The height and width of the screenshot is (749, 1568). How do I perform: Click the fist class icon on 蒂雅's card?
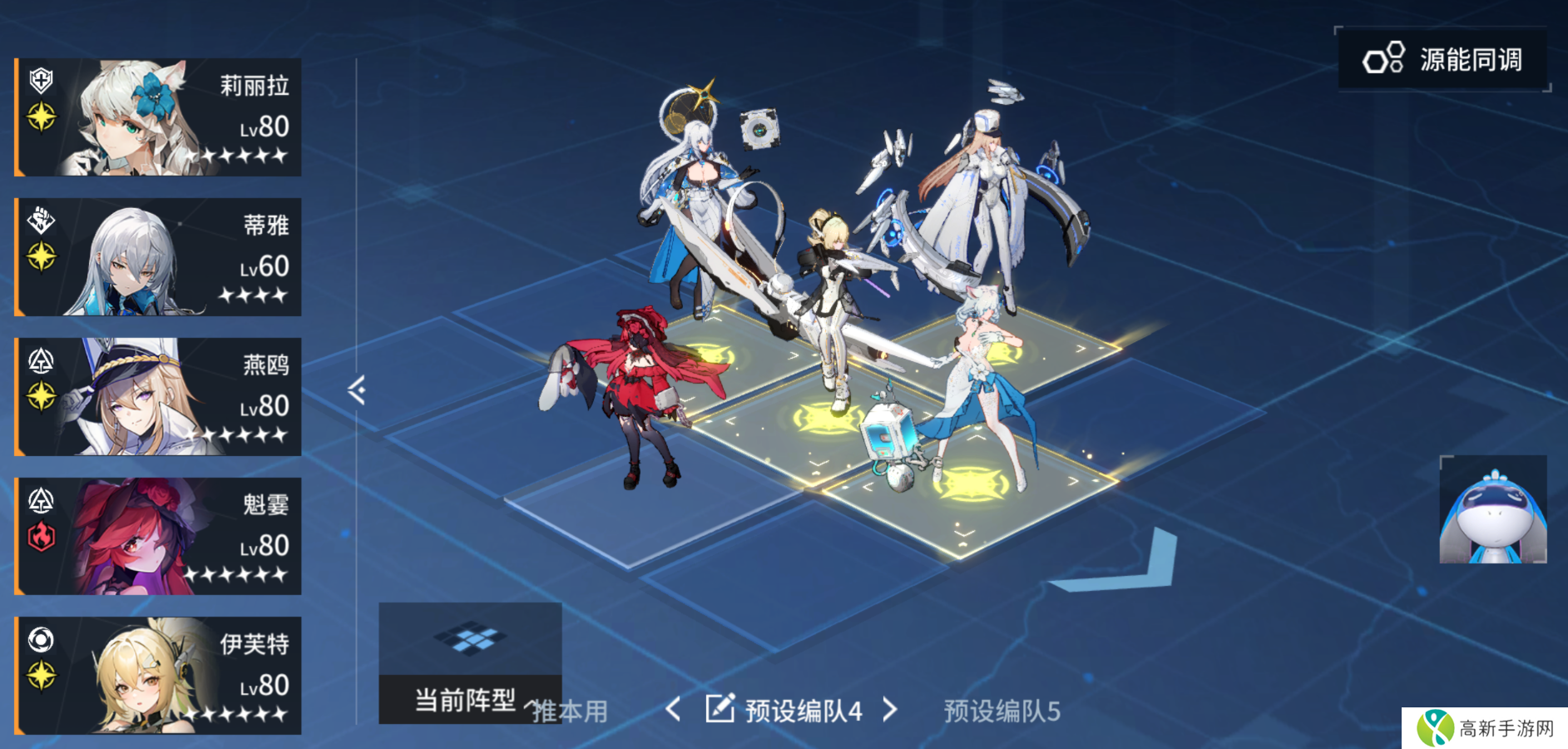(39, 221)
